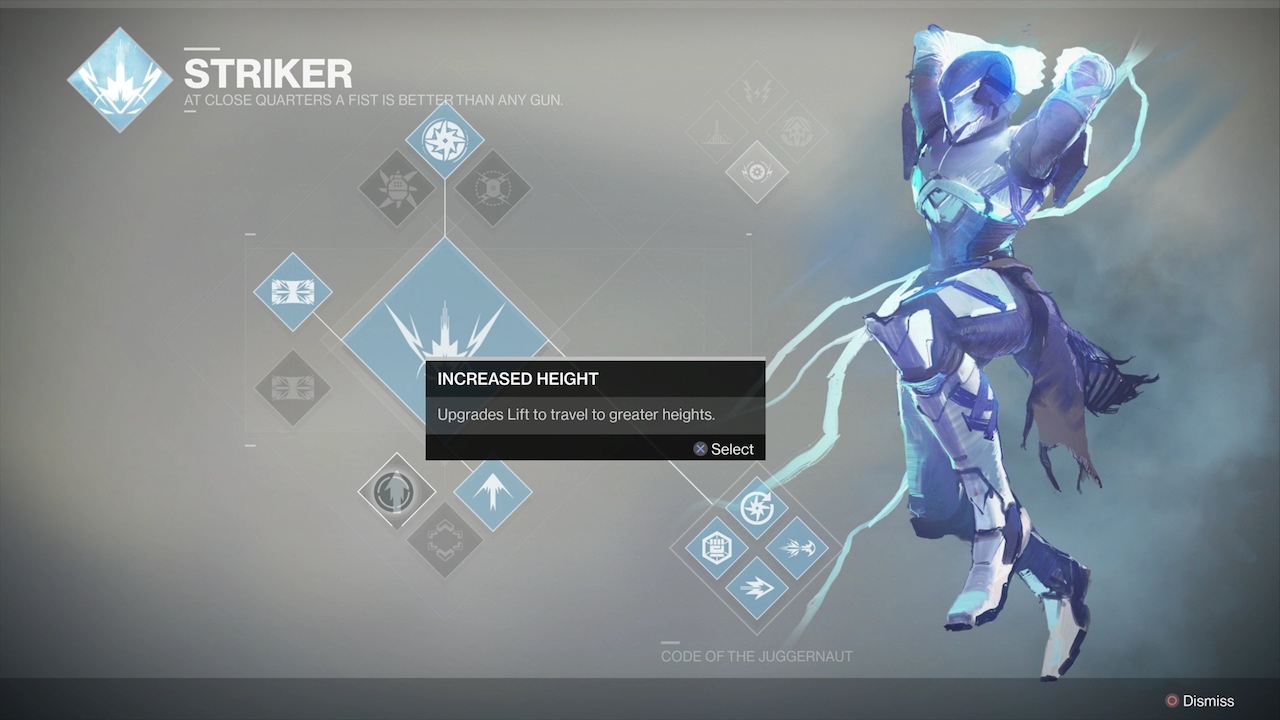1280x720 pixels.
Task: Choose the active star-burst grenade node
Action: click(444, 140)
